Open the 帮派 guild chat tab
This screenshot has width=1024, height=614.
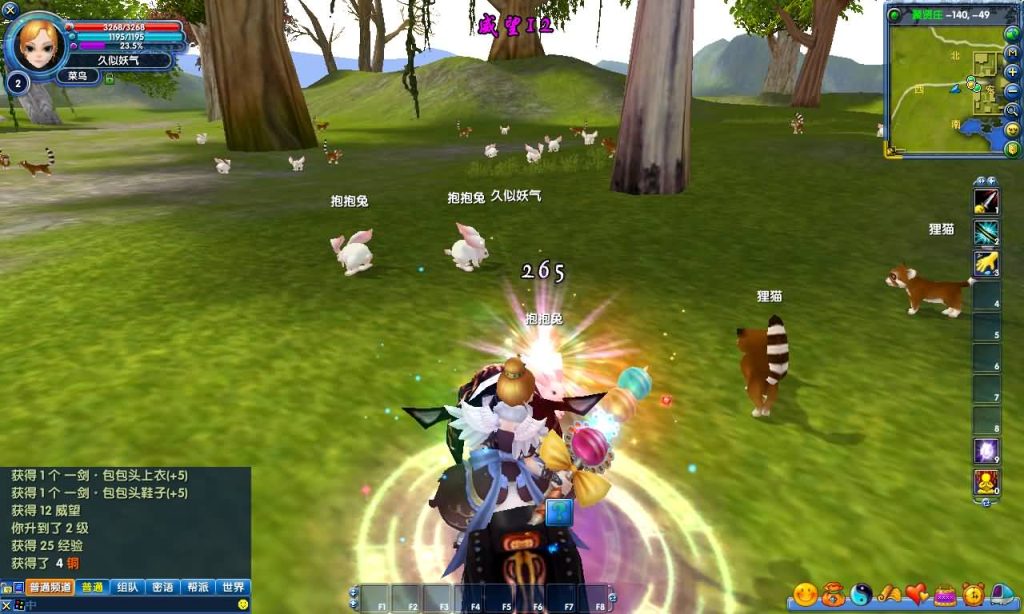[x=198, y=587]
